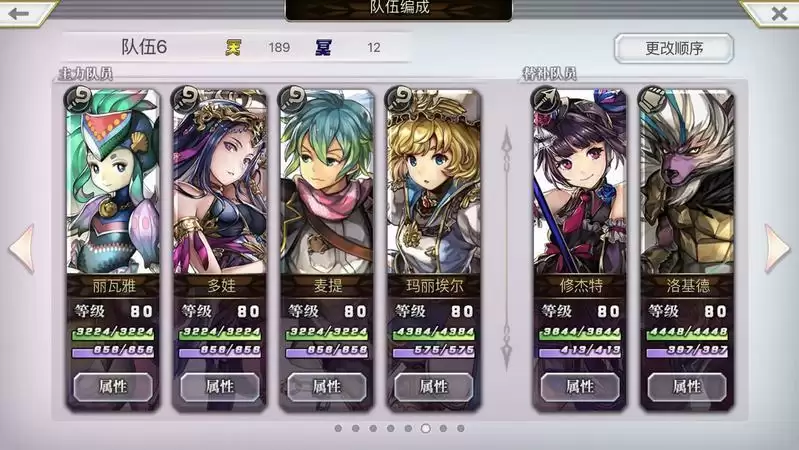This screenshot has height=450, width=799.
Task: Select the 多娃 character card portrait
Action: tap(219, 180)
